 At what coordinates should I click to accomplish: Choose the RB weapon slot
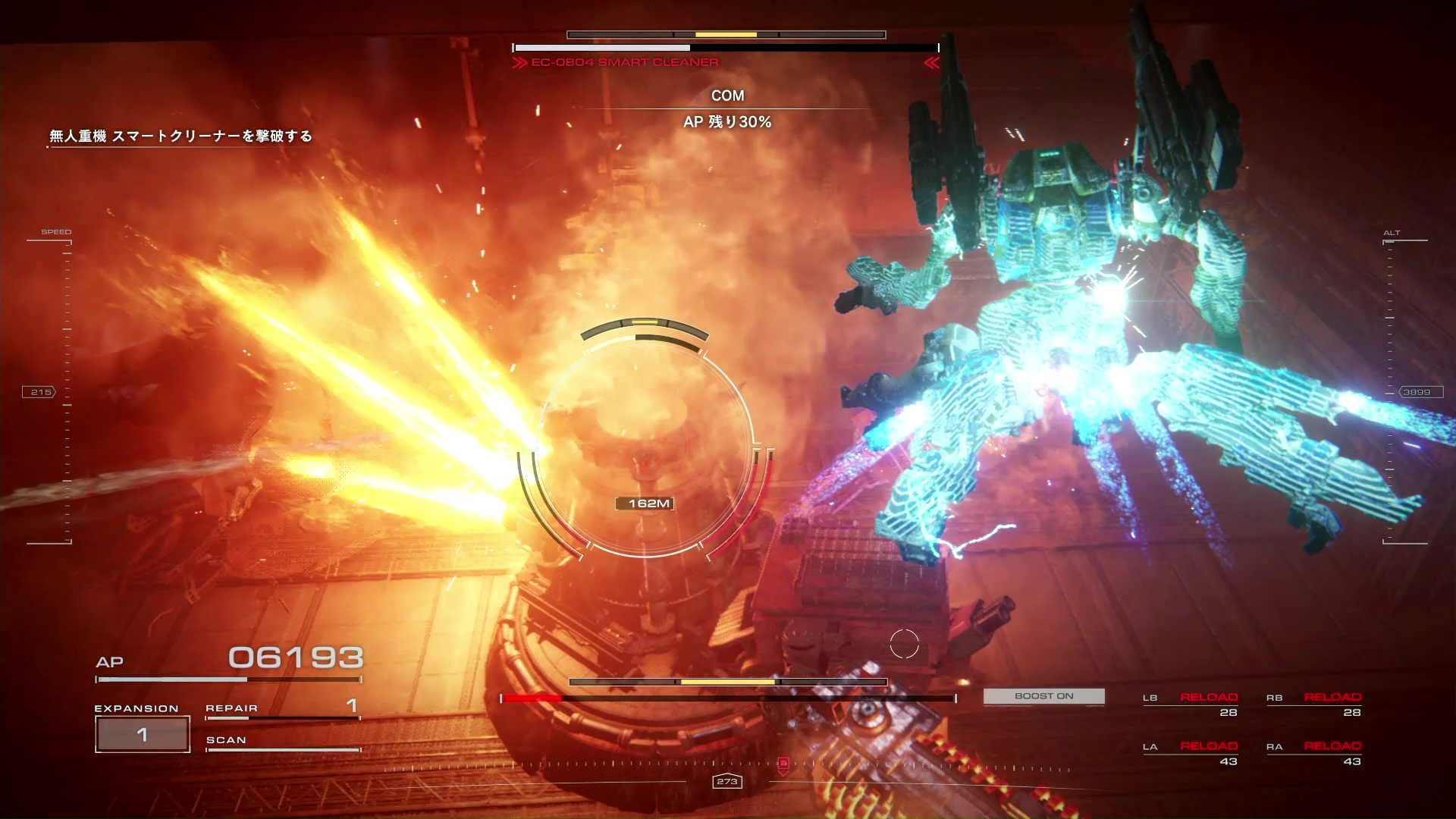click(1314, 704)
